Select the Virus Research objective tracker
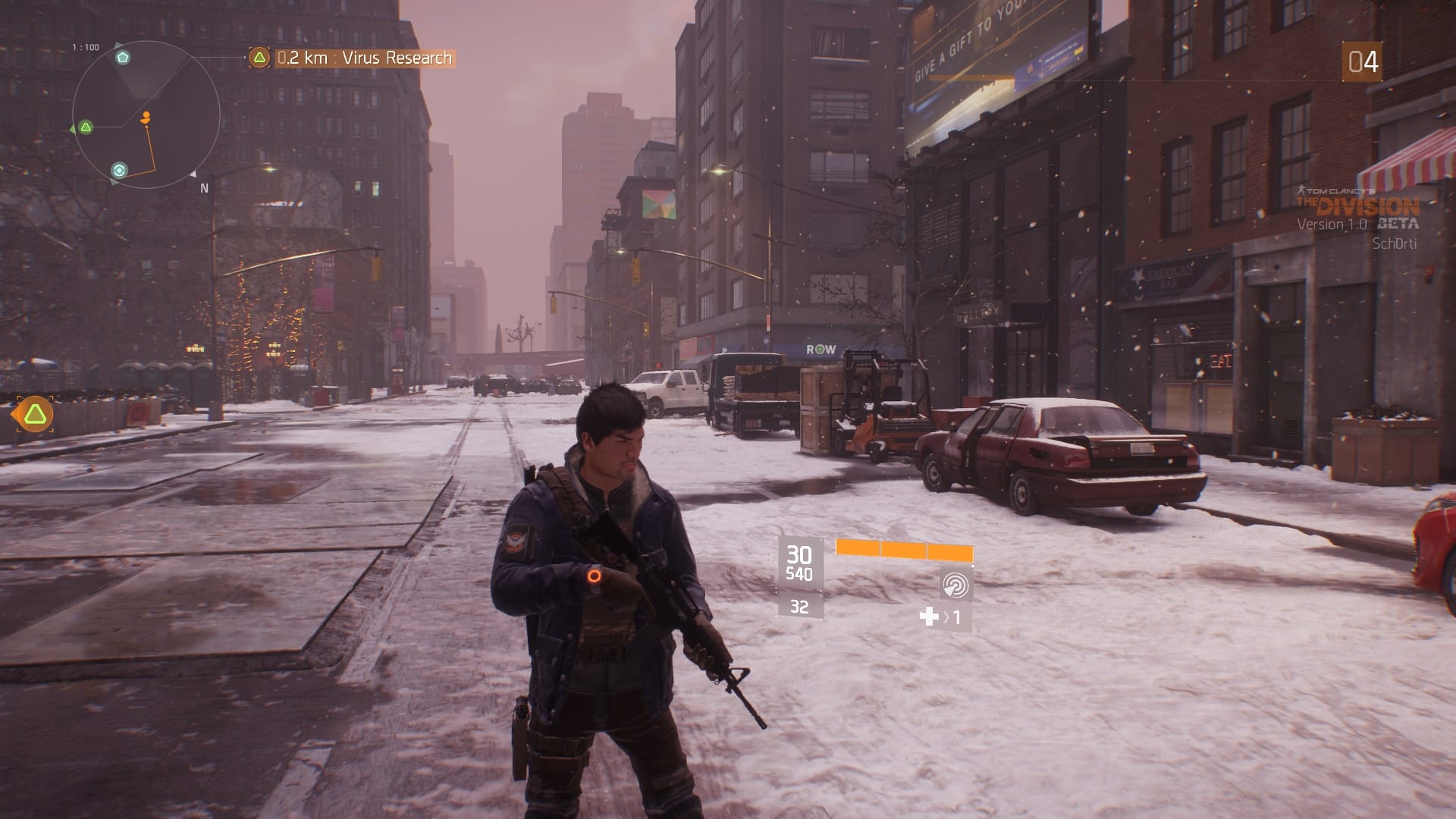 [x=353, y=58]
